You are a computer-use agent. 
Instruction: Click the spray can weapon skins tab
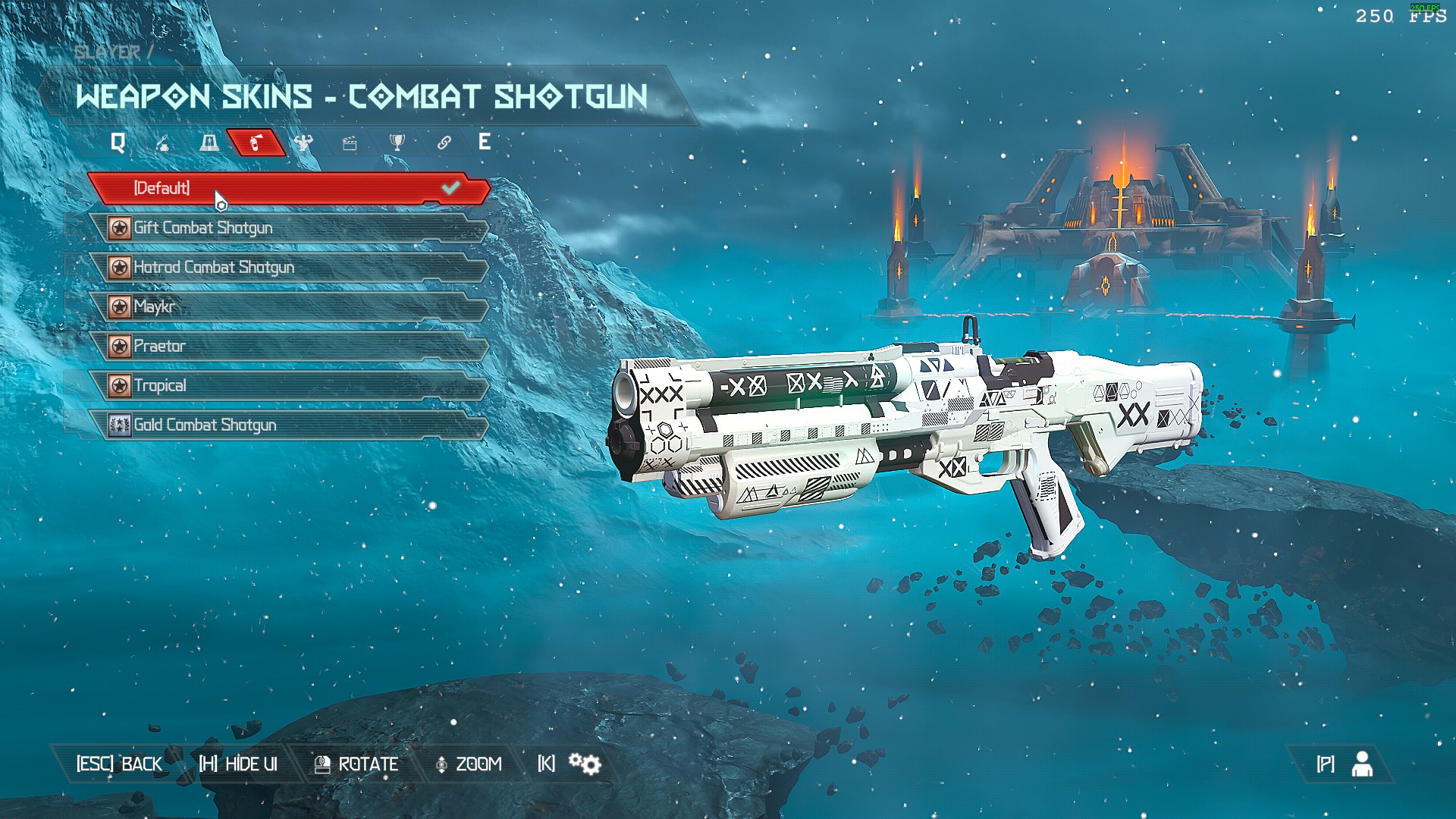point(256,143)
